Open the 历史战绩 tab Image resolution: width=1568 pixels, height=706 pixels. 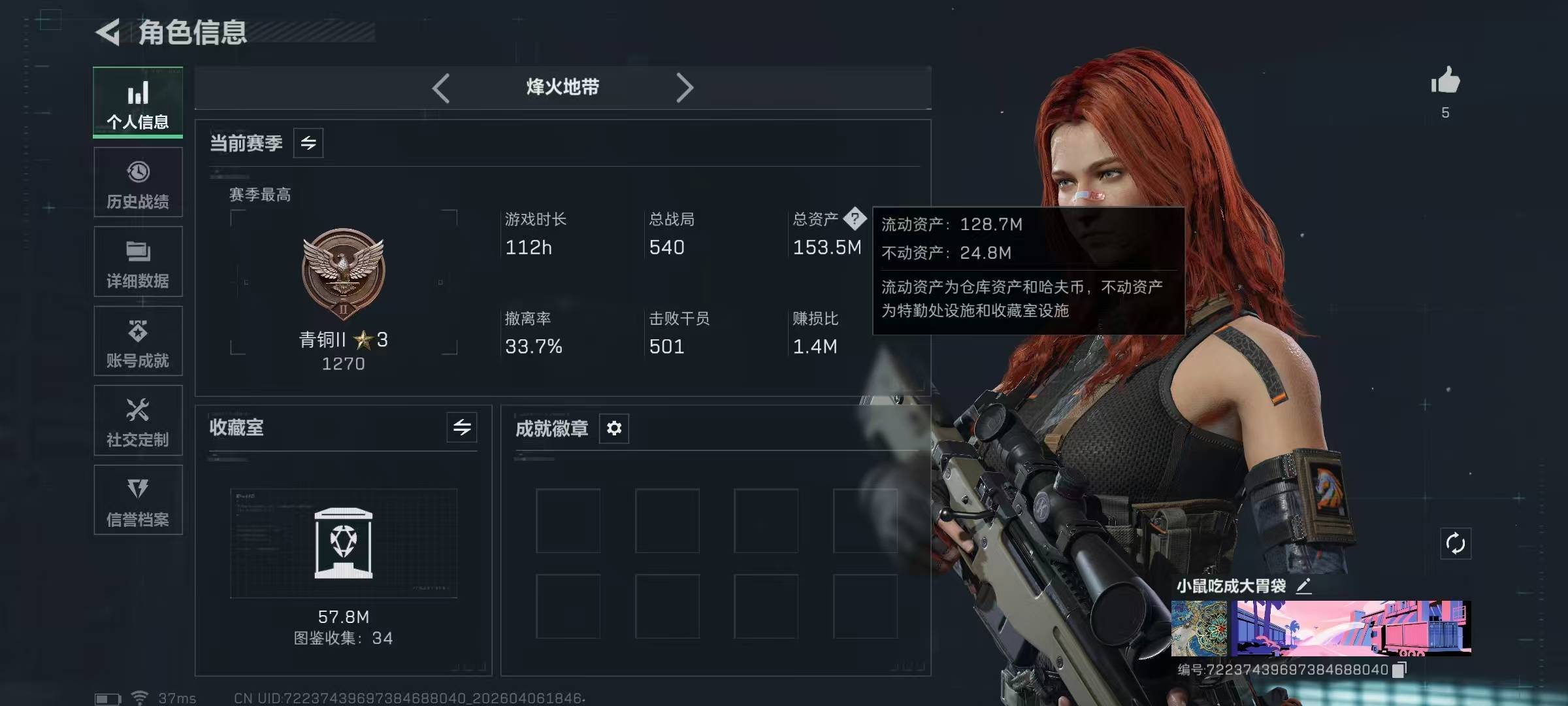(138, 183)
